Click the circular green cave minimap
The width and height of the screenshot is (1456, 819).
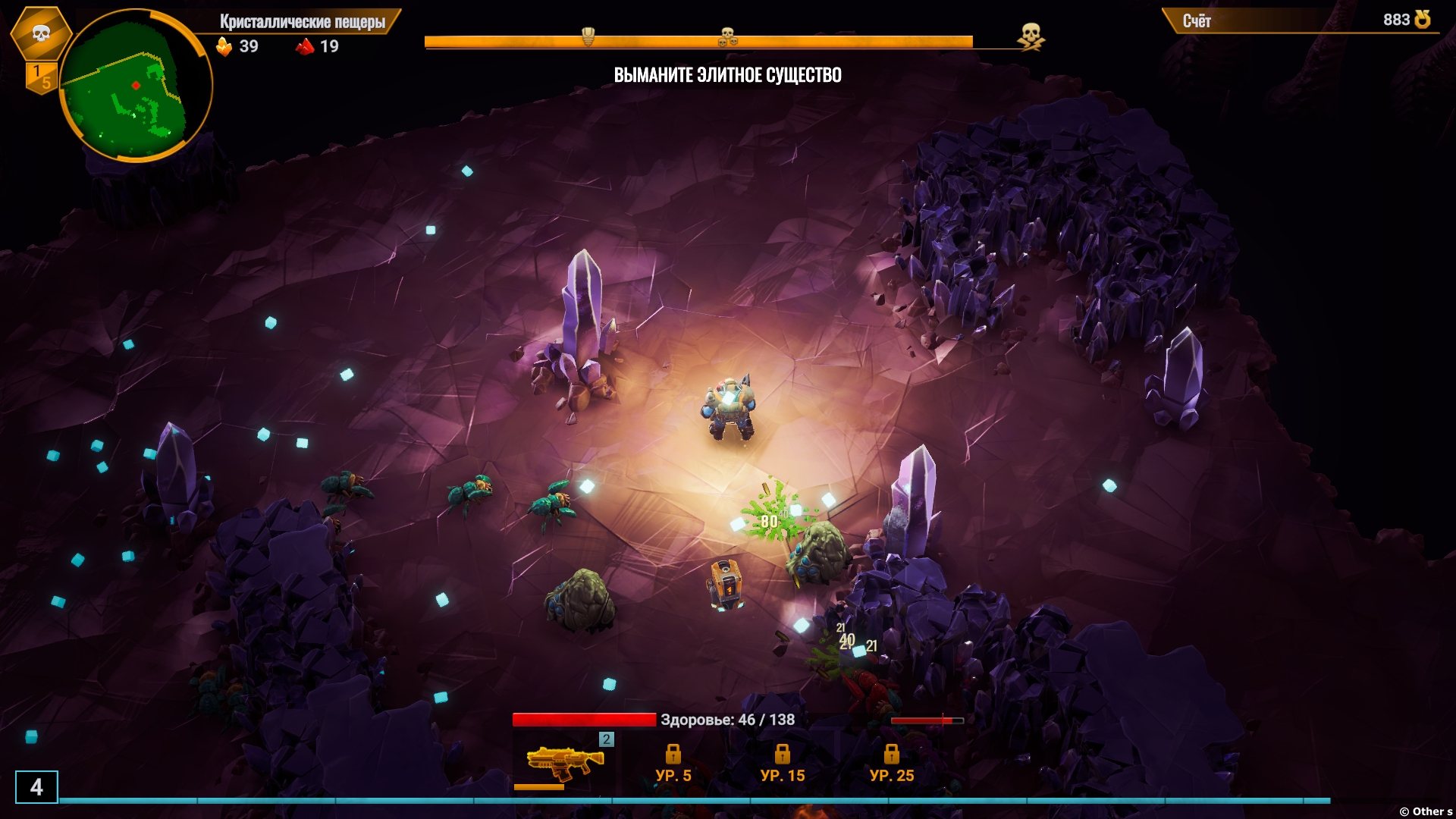click(136, 86)
